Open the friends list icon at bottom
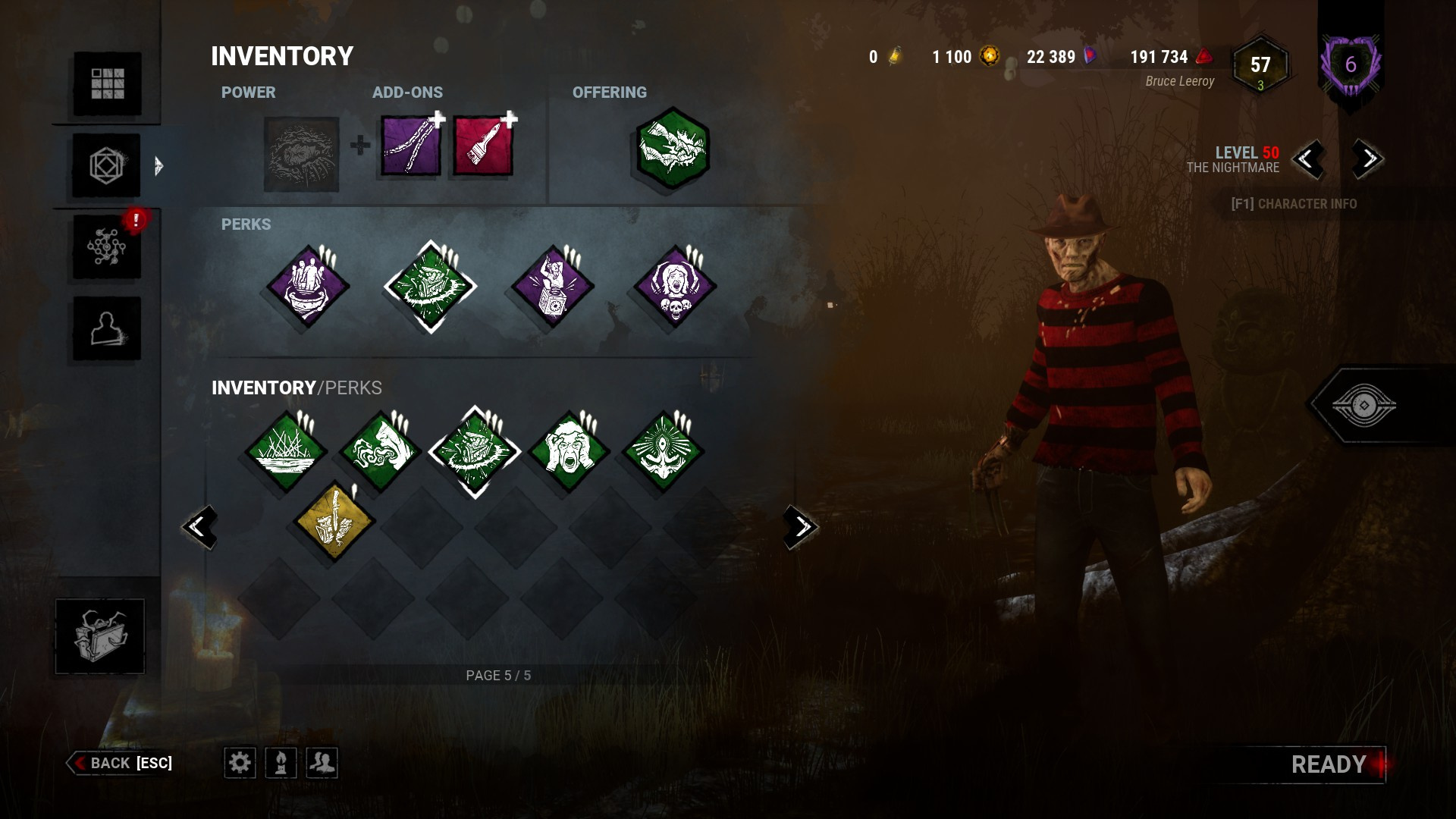This screenshot has width=1456, height=819. click(x=322, y=764)
